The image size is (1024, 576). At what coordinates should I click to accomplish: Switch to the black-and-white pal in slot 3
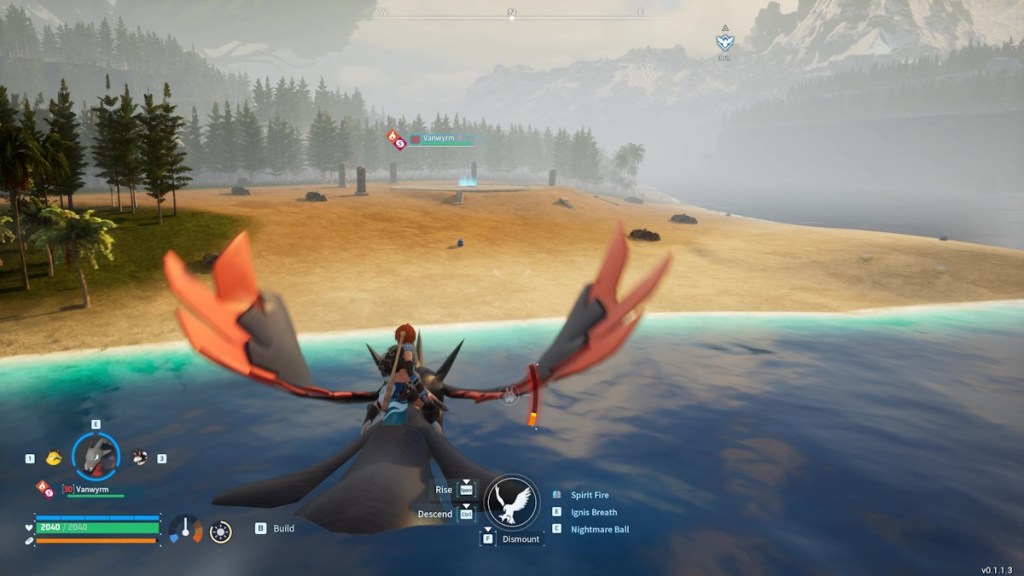click(140, 458)
